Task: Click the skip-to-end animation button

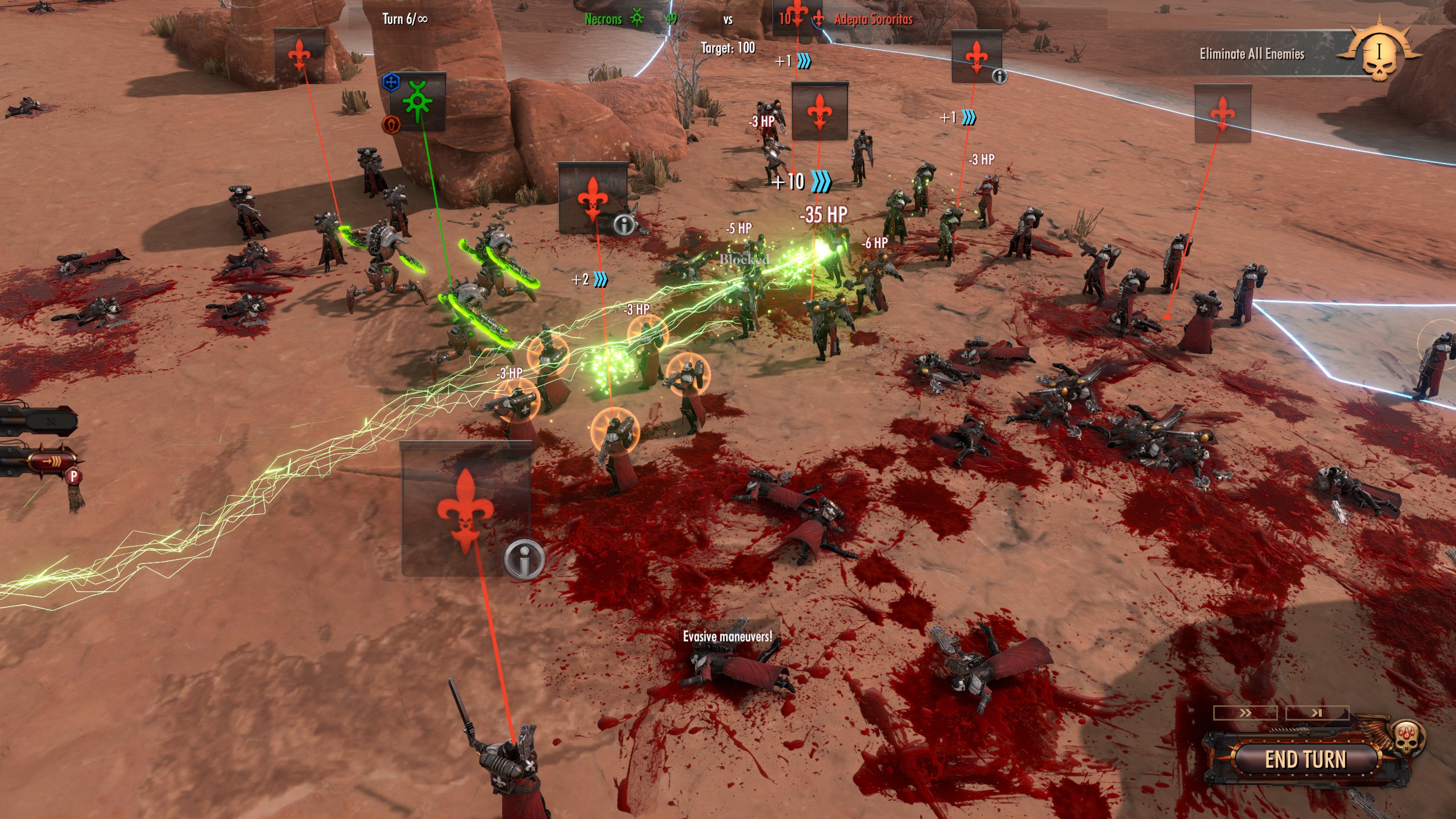Action: [x=1317, y=713]
